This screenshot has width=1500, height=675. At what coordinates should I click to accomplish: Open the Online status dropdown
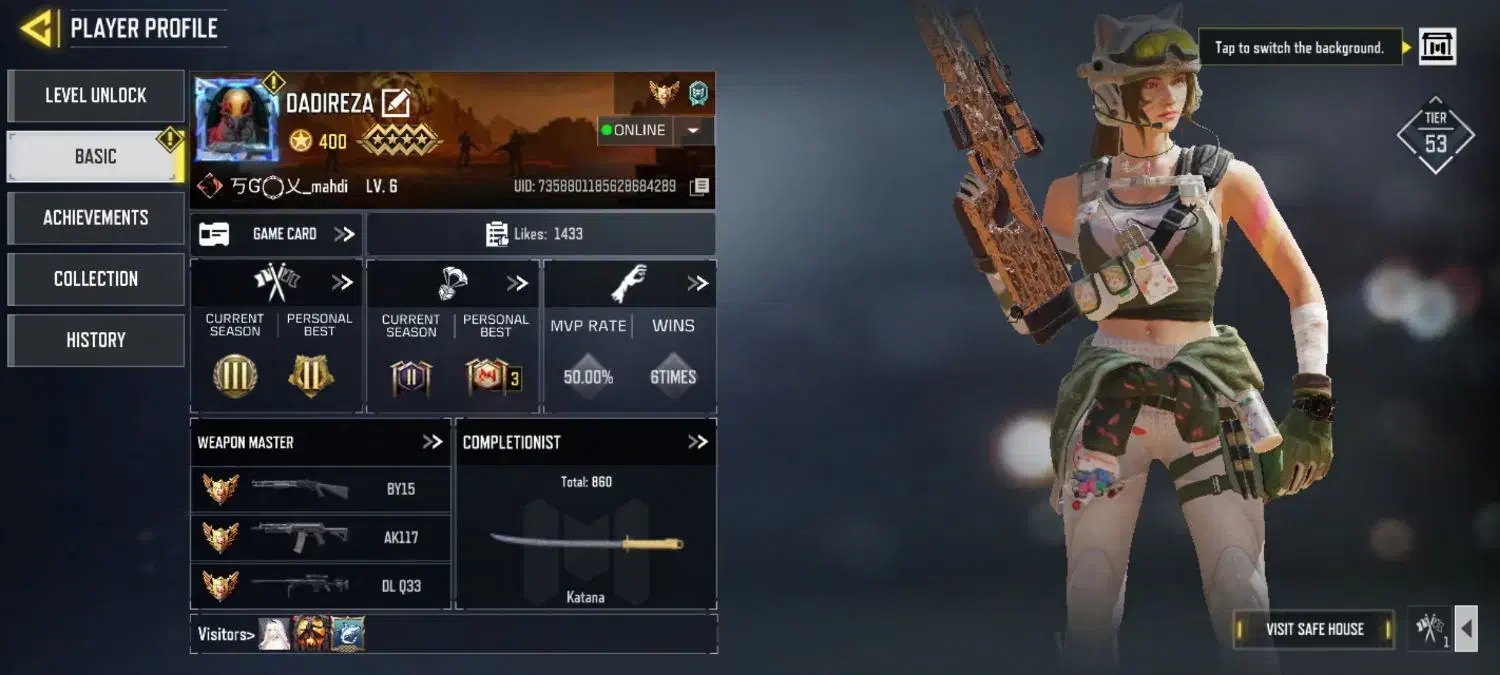(694, 130)
